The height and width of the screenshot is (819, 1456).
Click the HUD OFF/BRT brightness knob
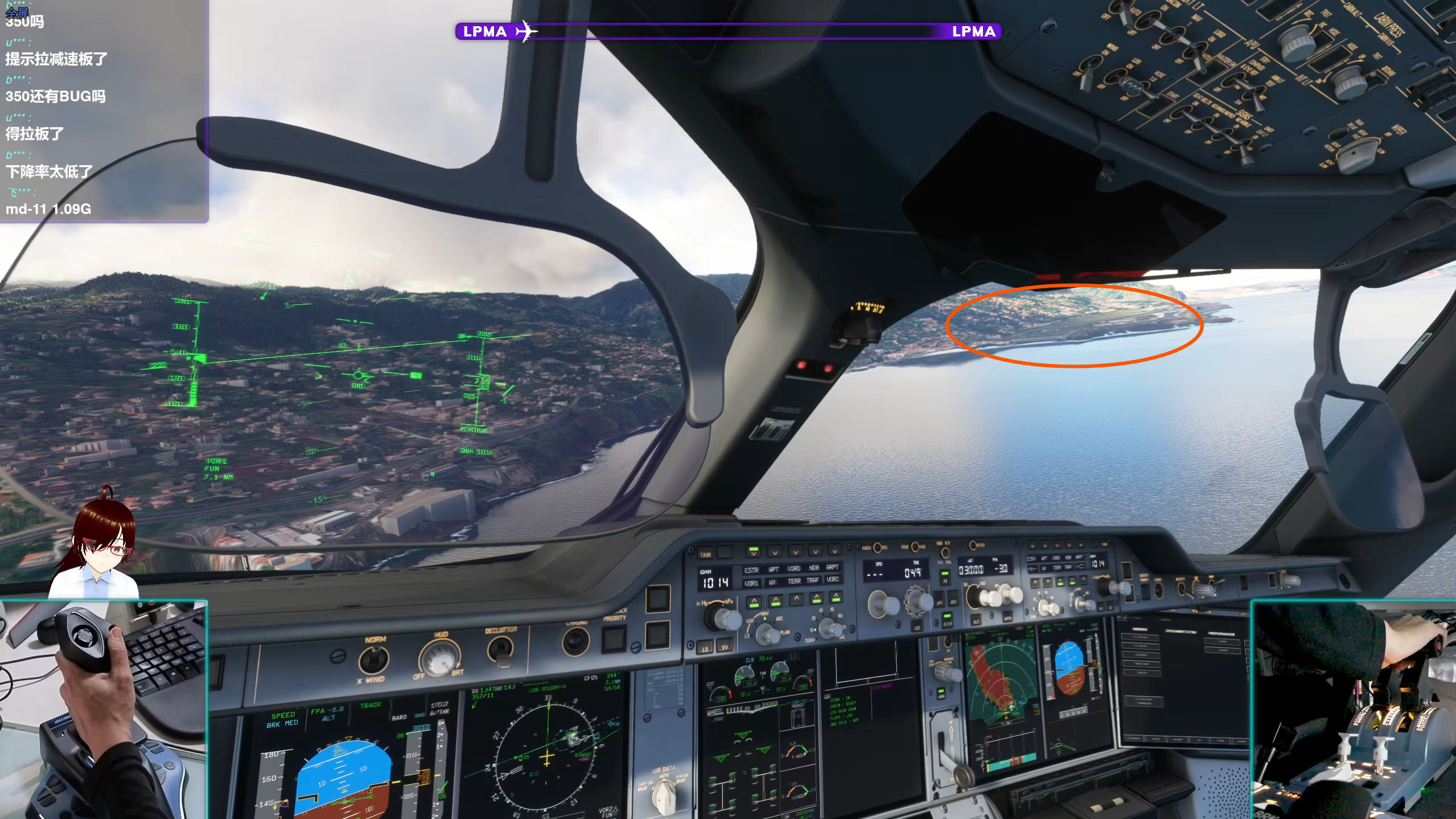click(x=438, y=658)
